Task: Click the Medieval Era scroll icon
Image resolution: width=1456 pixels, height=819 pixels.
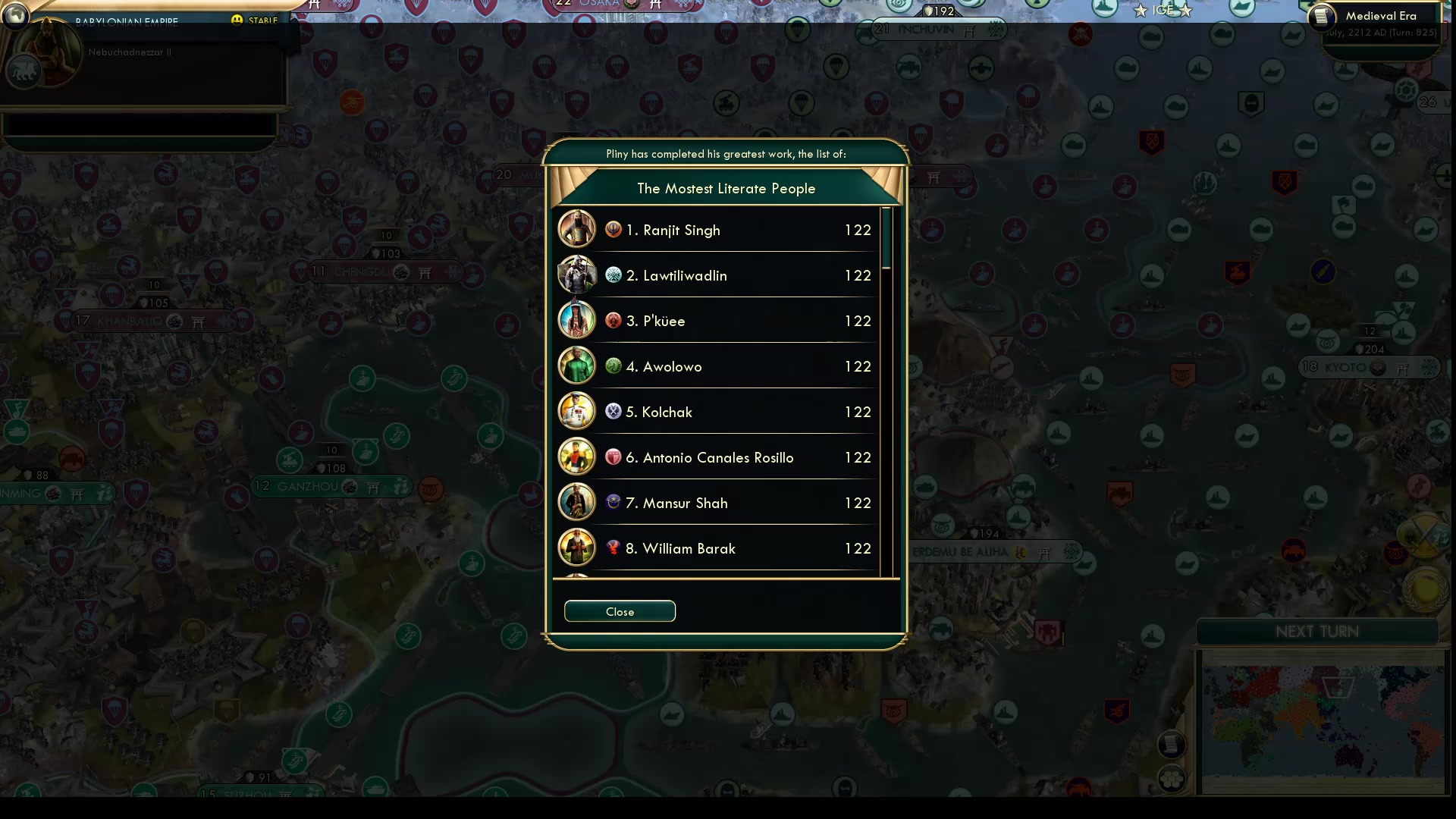Action: pyautogui.click(x=1321, y=16)
